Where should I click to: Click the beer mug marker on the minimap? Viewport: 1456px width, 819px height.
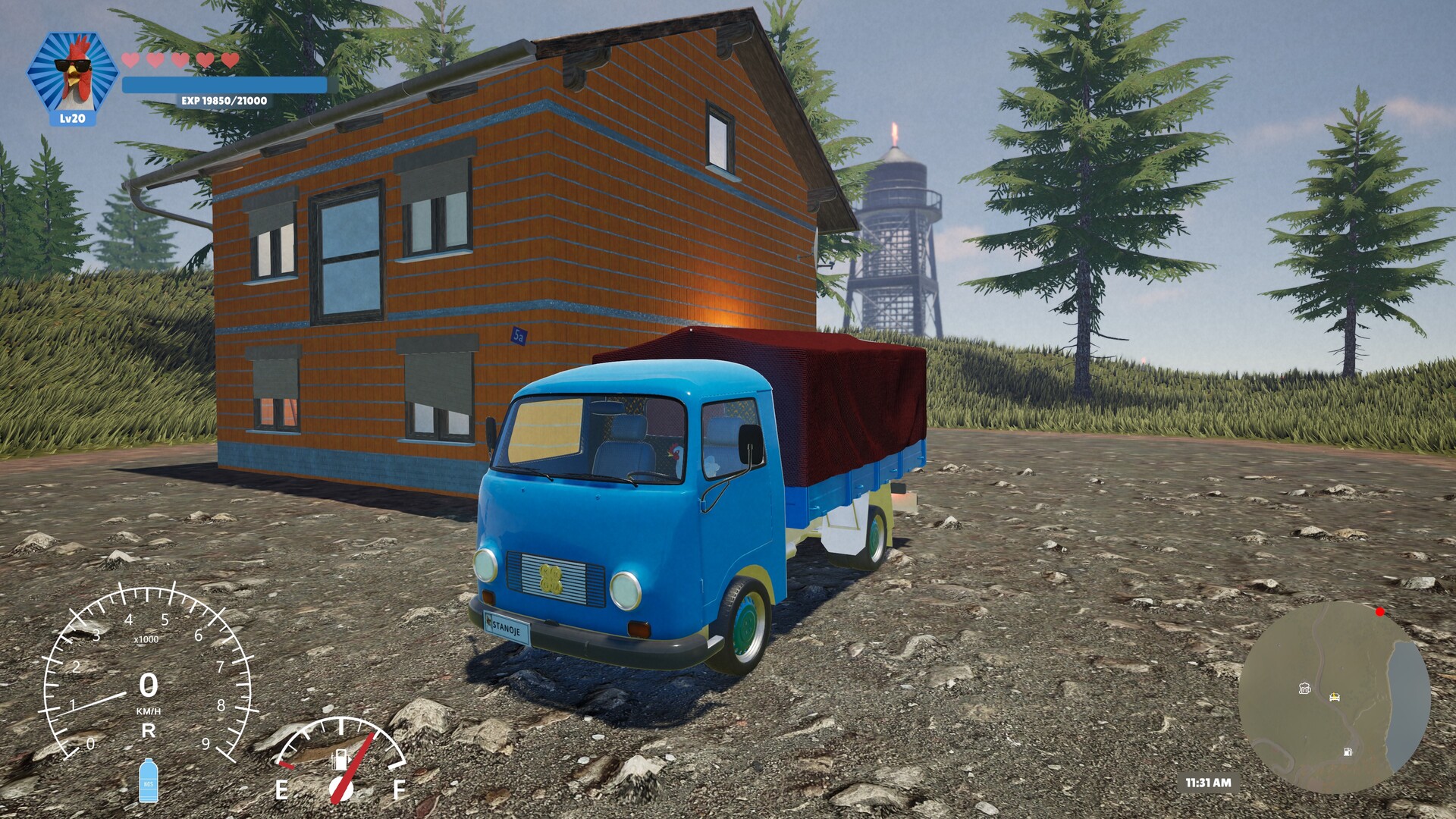click(x=1304, y=688)
